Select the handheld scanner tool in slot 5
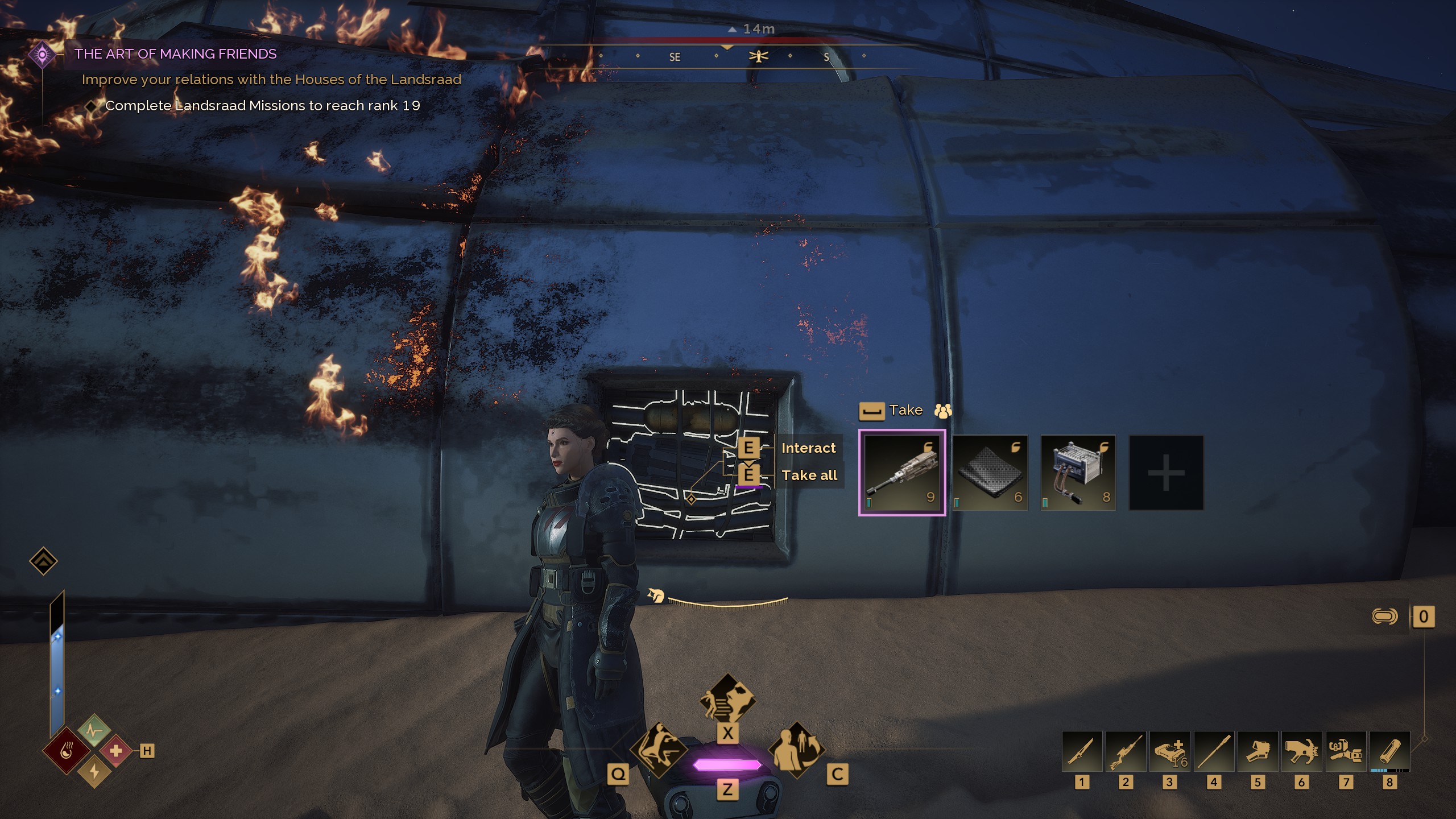Image resolution: width=1456 pixels, height=819 pixels. [x=1258, y=751]
